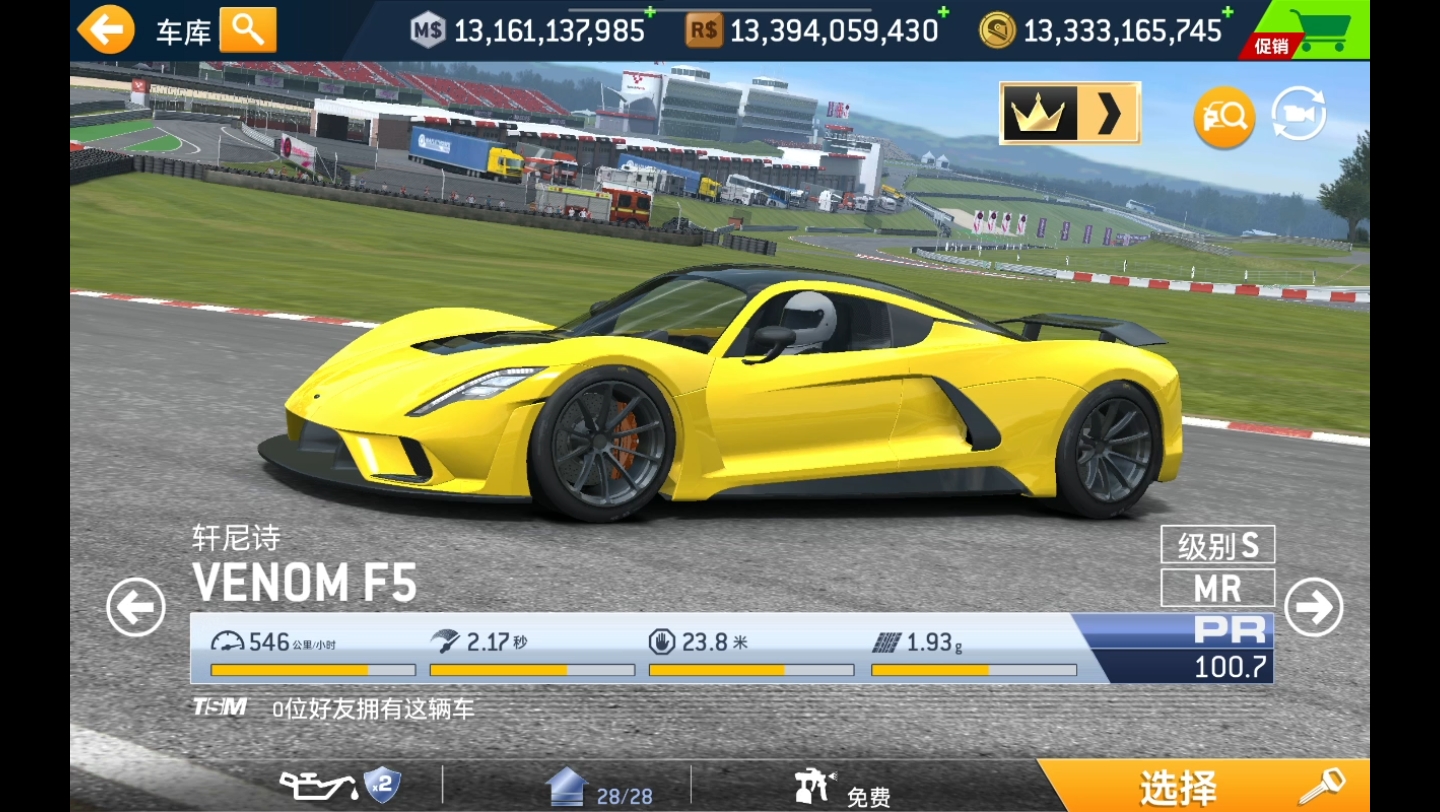Viewport: 1440px width, 812px height.
Task: Inspect the car with orange magnifier icon
Action: [x=1224, y=117]
